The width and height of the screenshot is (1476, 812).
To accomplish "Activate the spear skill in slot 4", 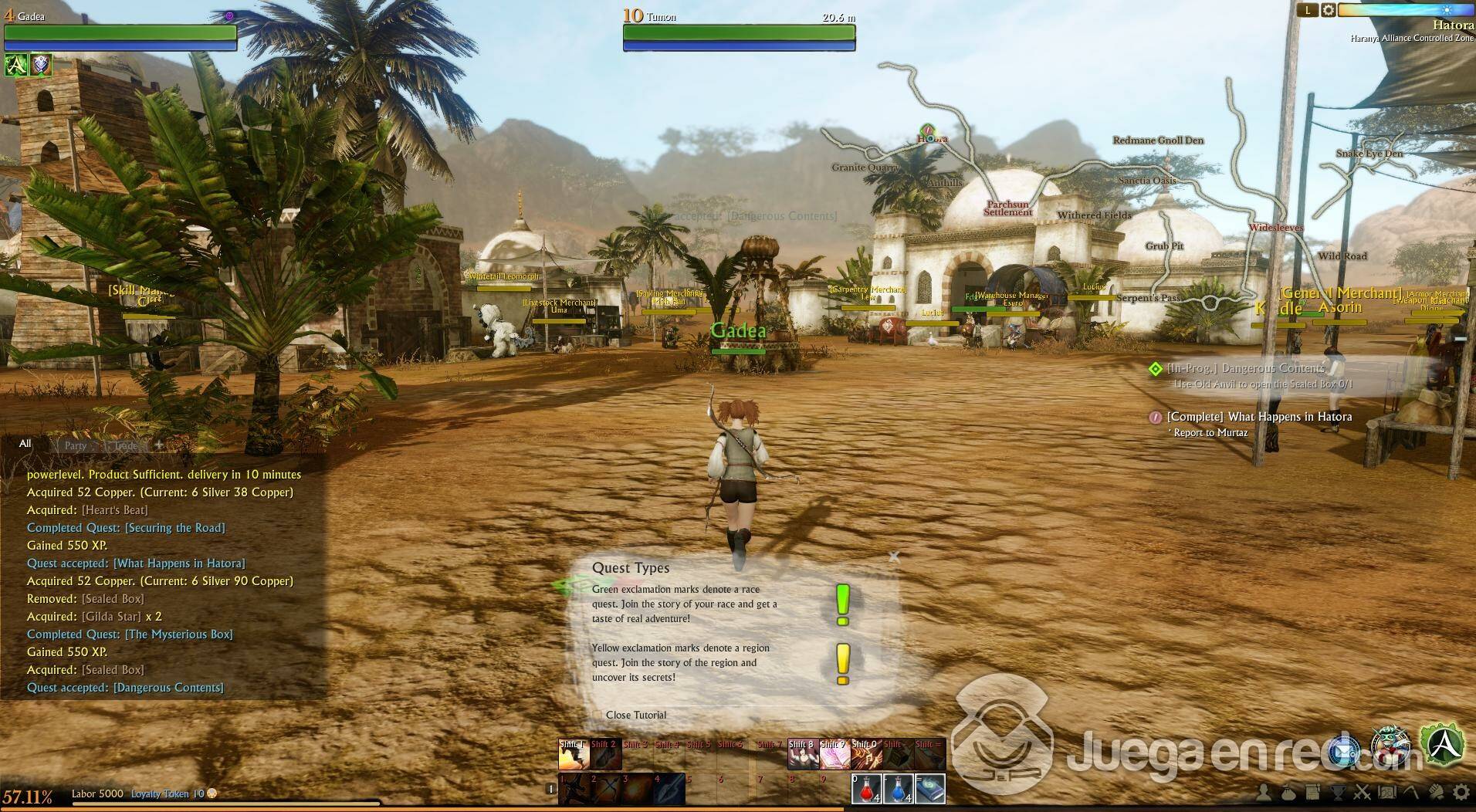I will [669, 789].
